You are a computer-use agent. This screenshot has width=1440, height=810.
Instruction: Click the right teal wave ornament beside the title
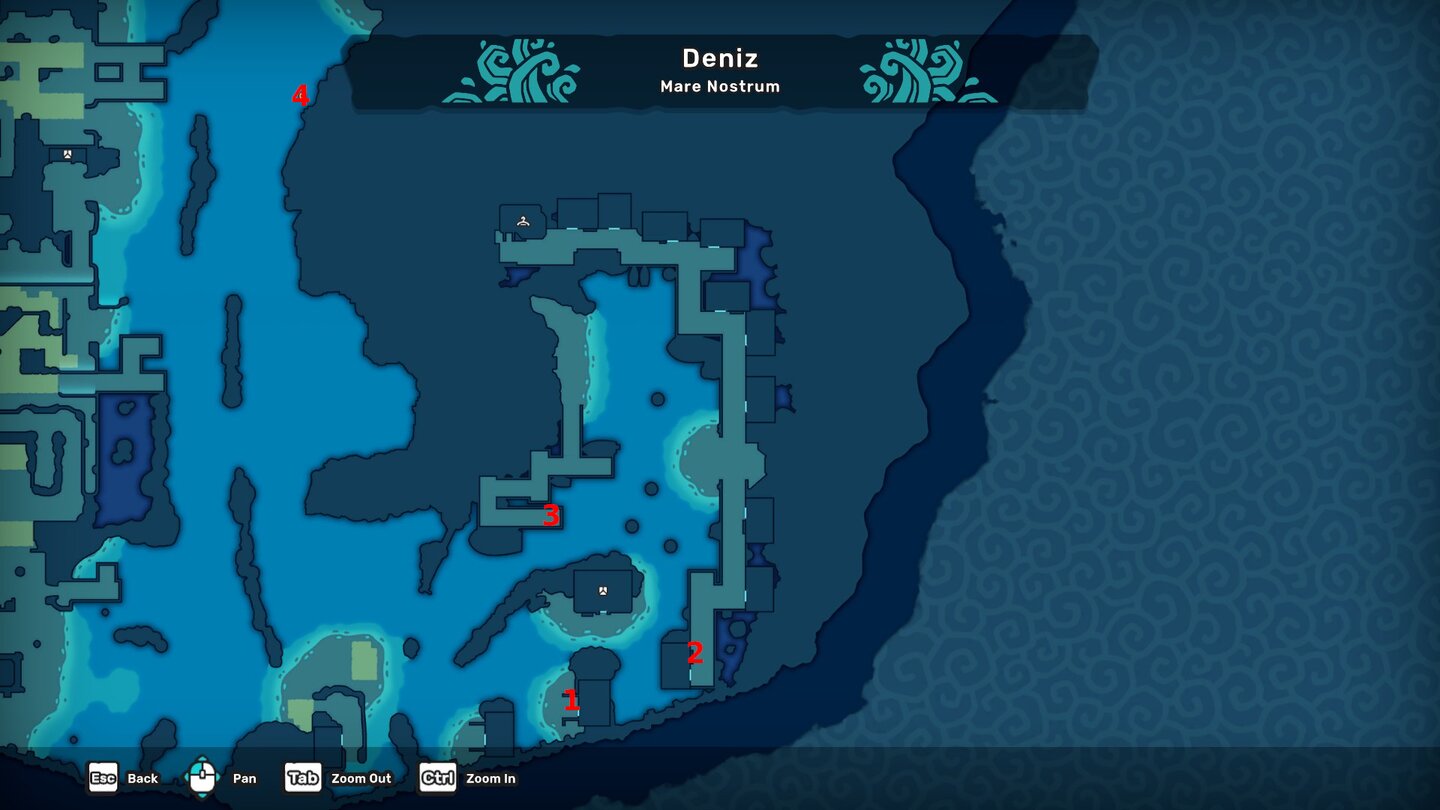[921, 71]
